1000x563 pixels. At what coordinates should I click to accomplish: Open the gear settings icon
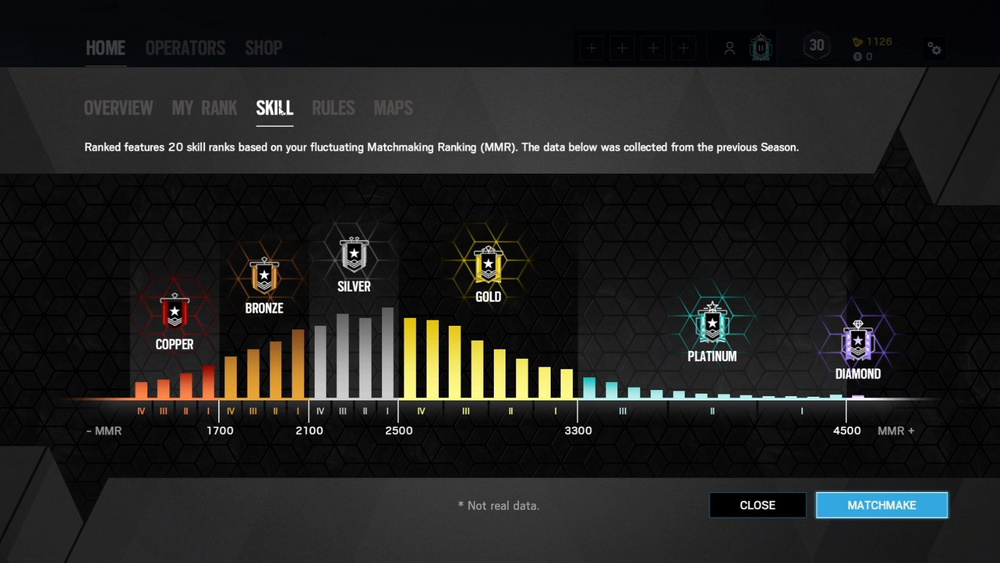pos(934,48)
